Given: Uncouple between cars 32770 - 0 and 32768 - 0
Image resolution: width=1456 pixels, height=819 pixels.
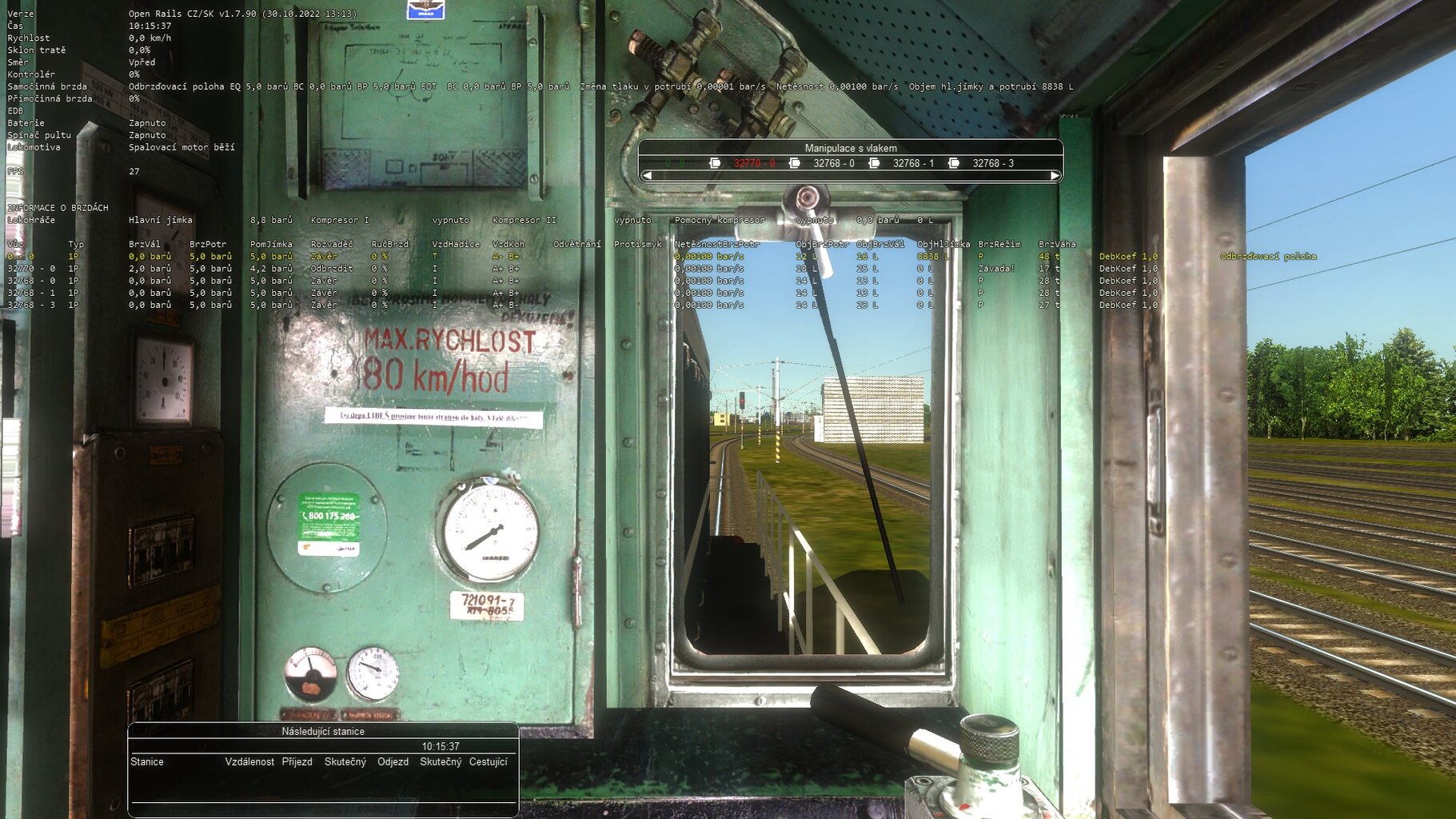Looking at the screenshot, I should click(795, 163).
